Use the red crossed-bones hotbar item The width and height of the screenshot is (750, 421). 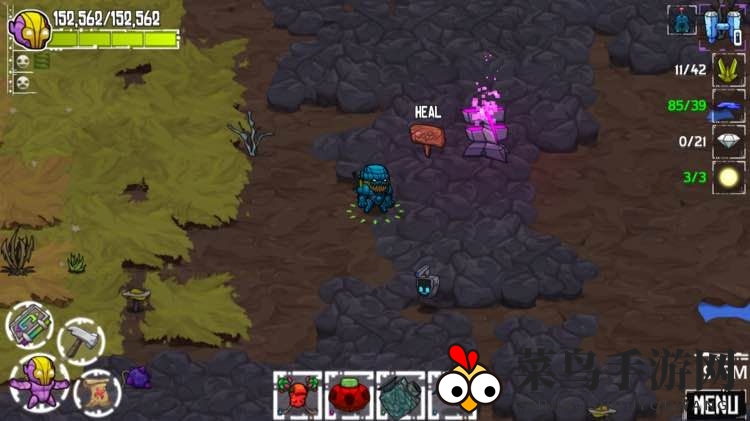297,396
